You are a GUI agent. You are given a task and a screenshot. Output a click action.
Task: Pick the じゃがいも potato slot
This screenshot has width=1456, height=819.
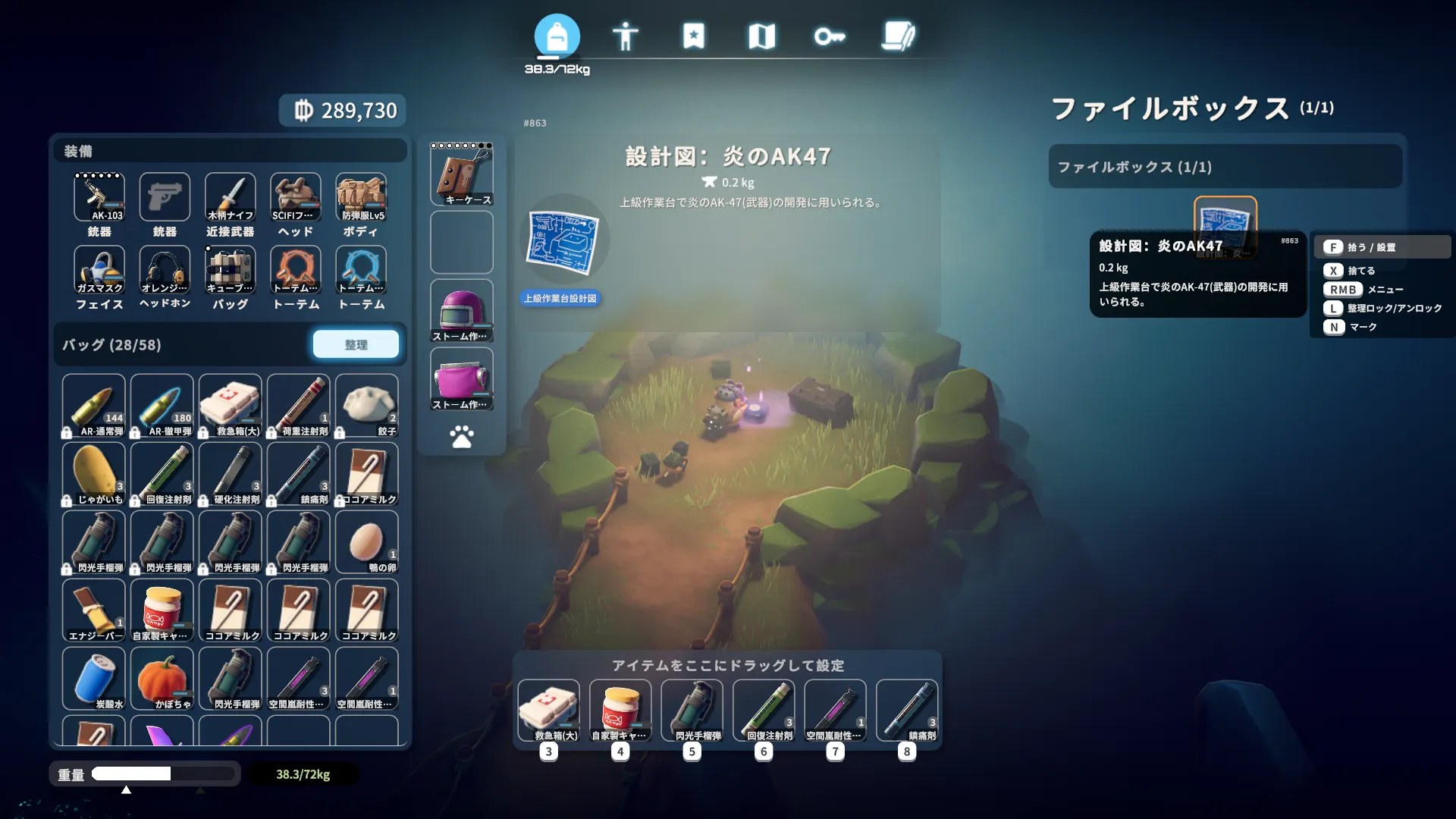click(x=94, y=474)
